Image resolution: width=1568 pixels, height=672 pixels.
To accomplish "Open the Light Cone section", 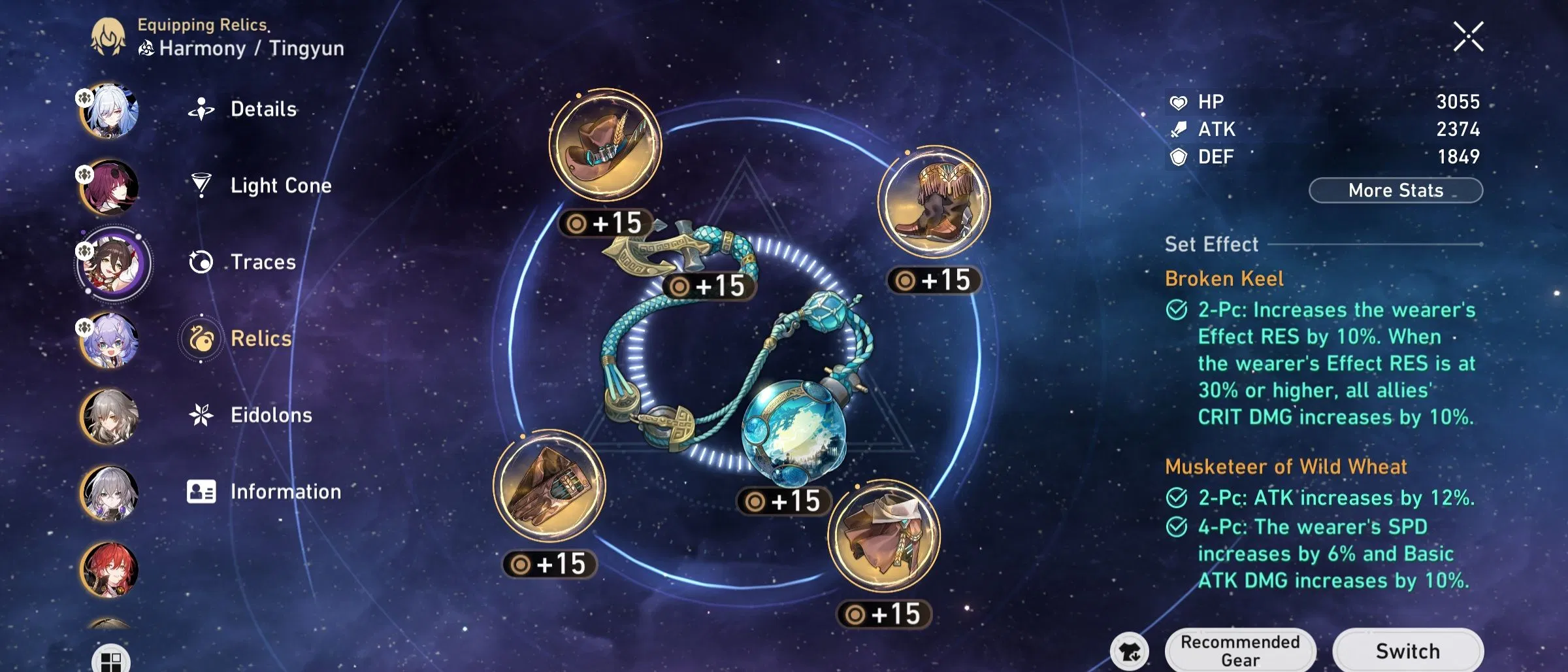I will pos(203,186).
